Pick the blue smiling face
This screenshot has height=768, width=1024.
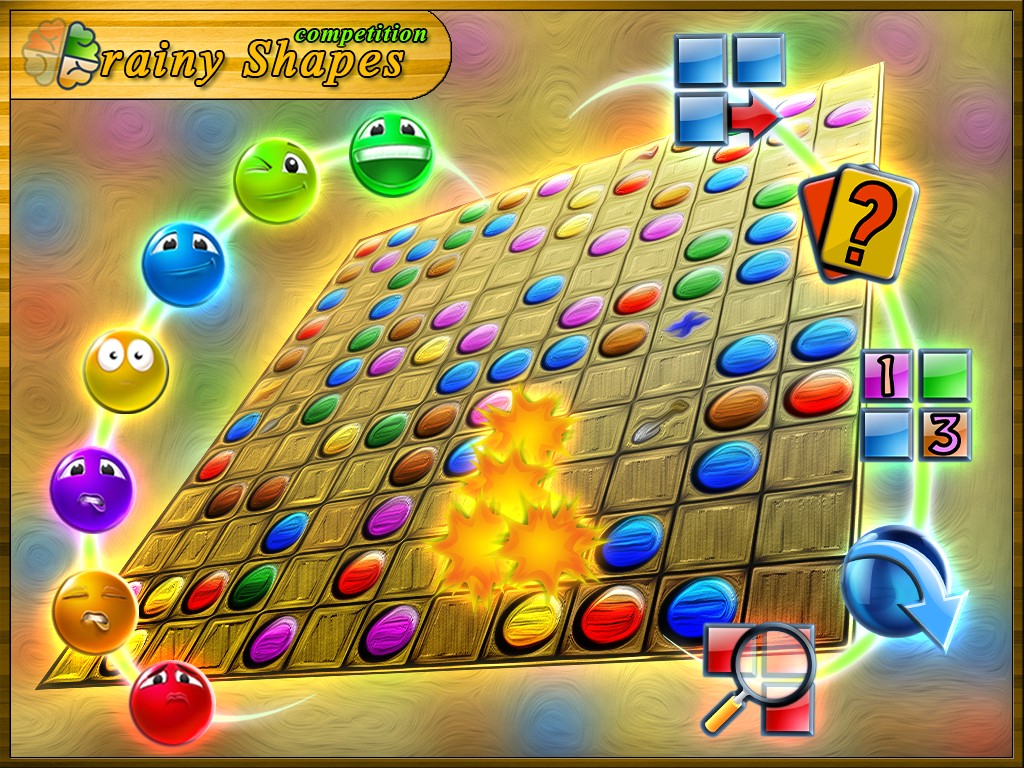coord(182,264)
